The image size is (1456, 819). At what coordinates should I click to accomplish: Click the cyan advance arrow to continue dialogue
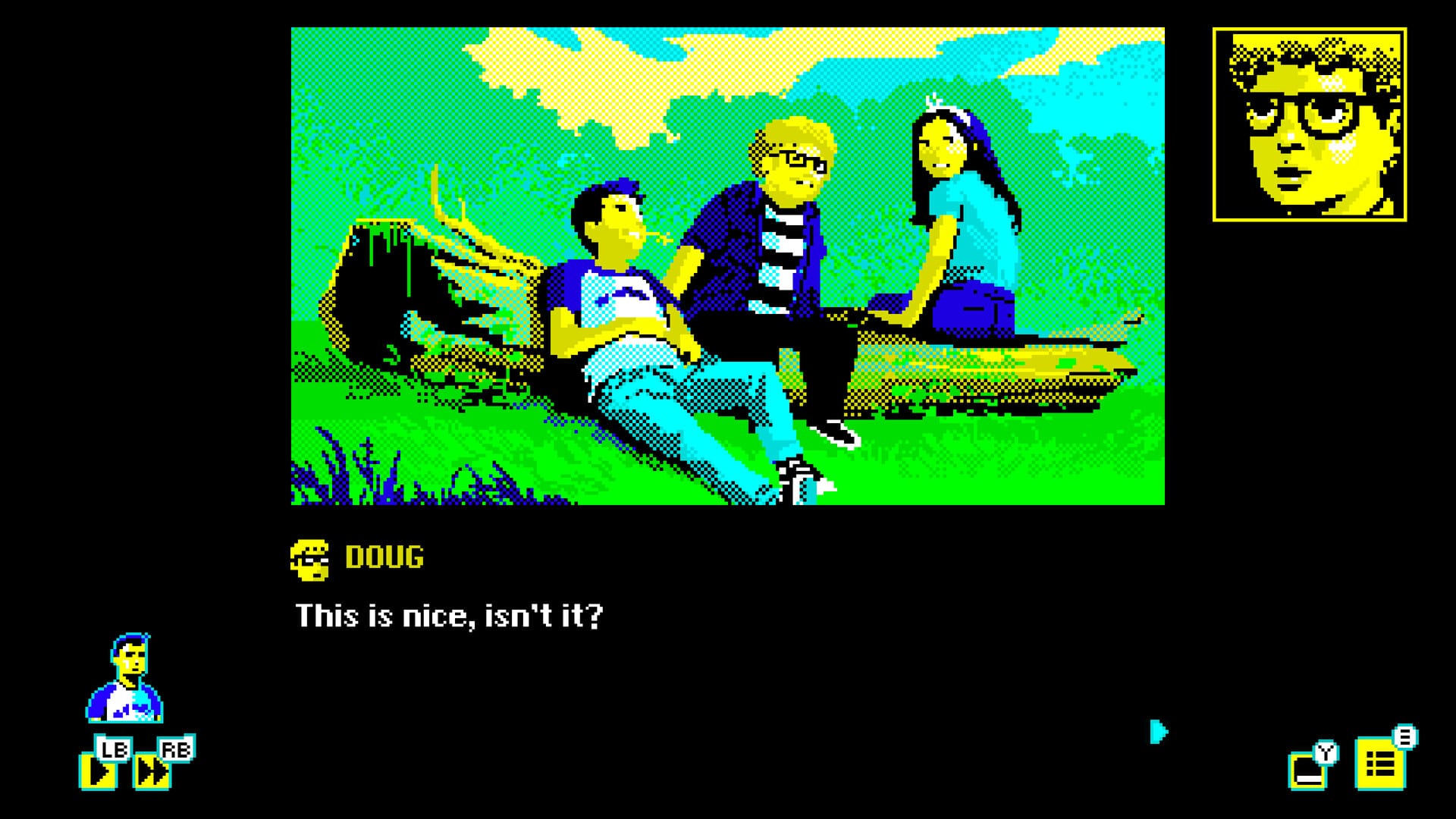pyautogui.click(x=1157, y=732)
